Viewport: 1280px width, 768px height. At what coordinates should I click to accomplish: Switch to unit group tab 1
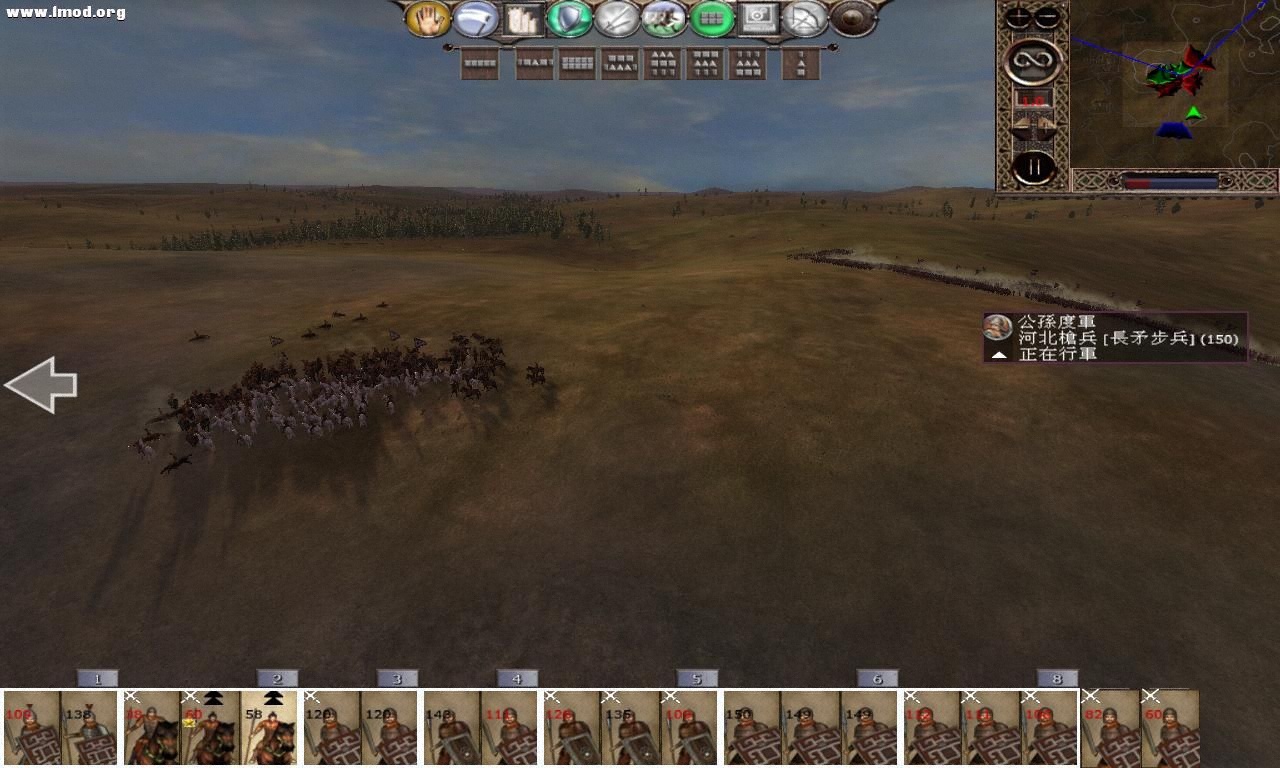[97, 677]
